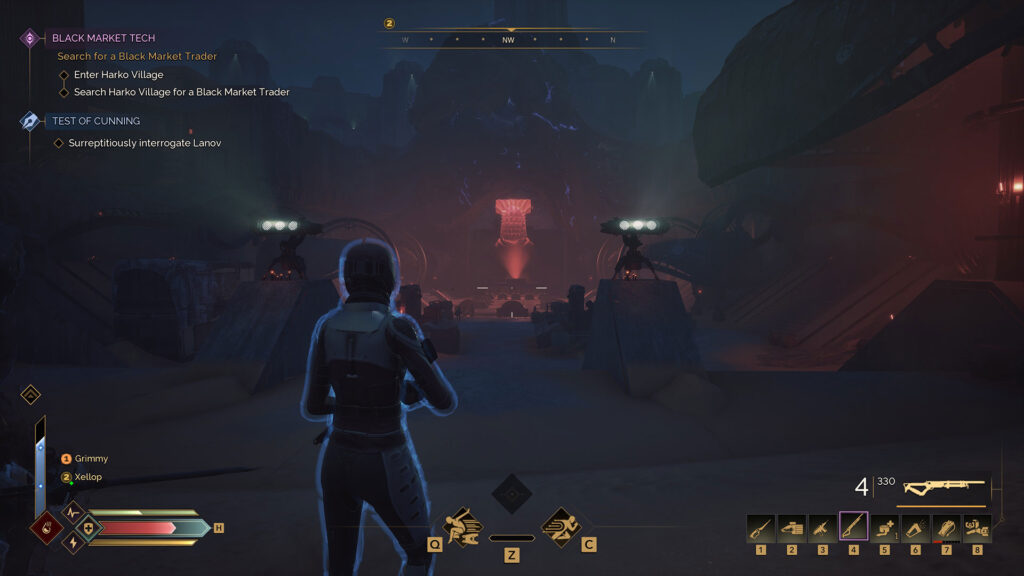Select the hotbar slot 6 item
Image resolution: width=1024 pixels, height=576 pixels.
click(x=916, y=526)
